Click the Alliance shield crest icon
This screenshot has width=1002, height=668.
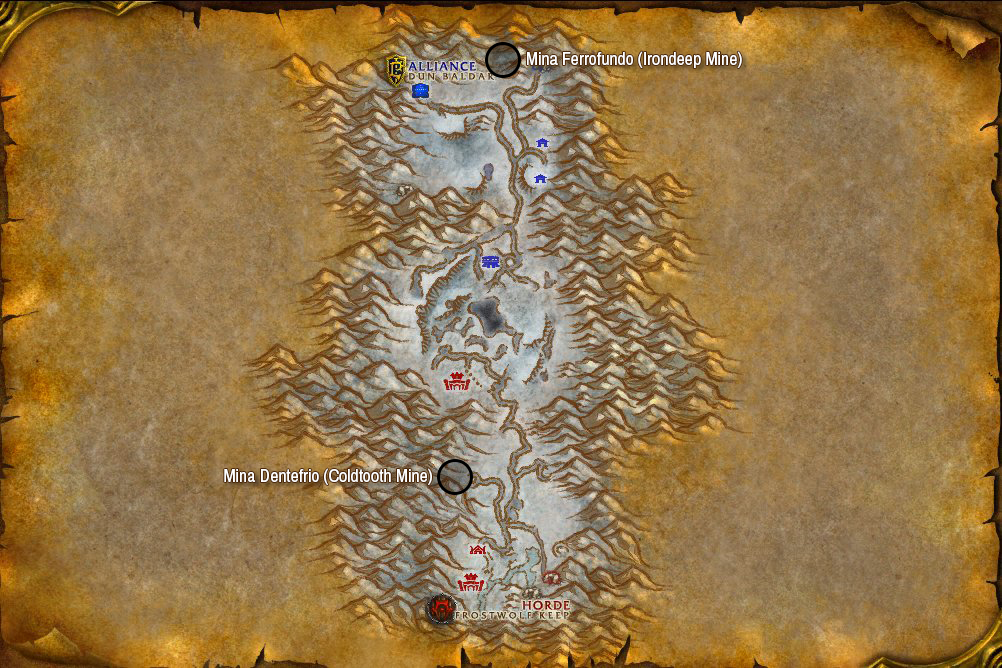[x=396, y=68]
